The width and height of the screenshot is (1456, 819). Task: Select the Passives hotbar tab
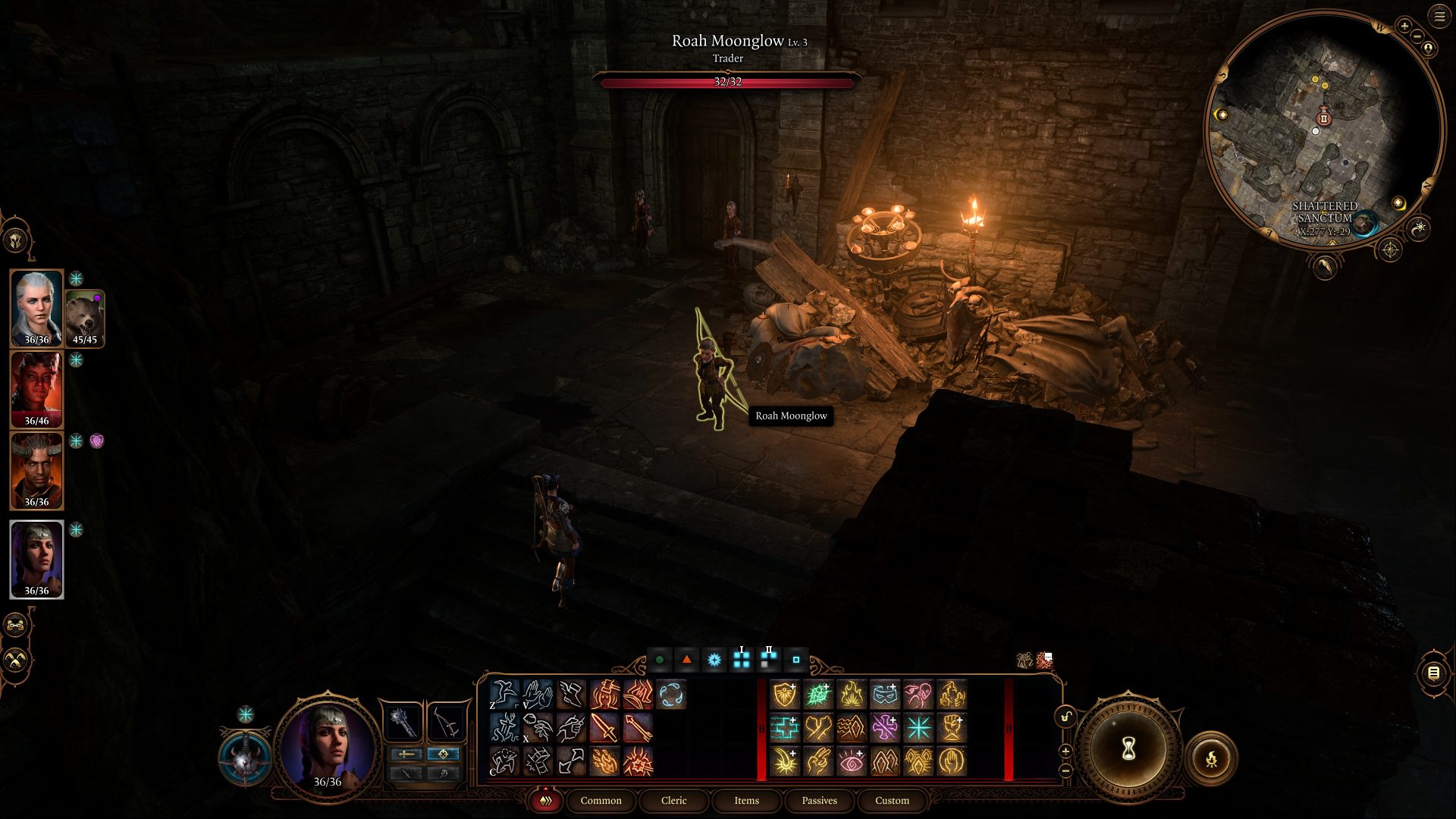pos(819,801)
